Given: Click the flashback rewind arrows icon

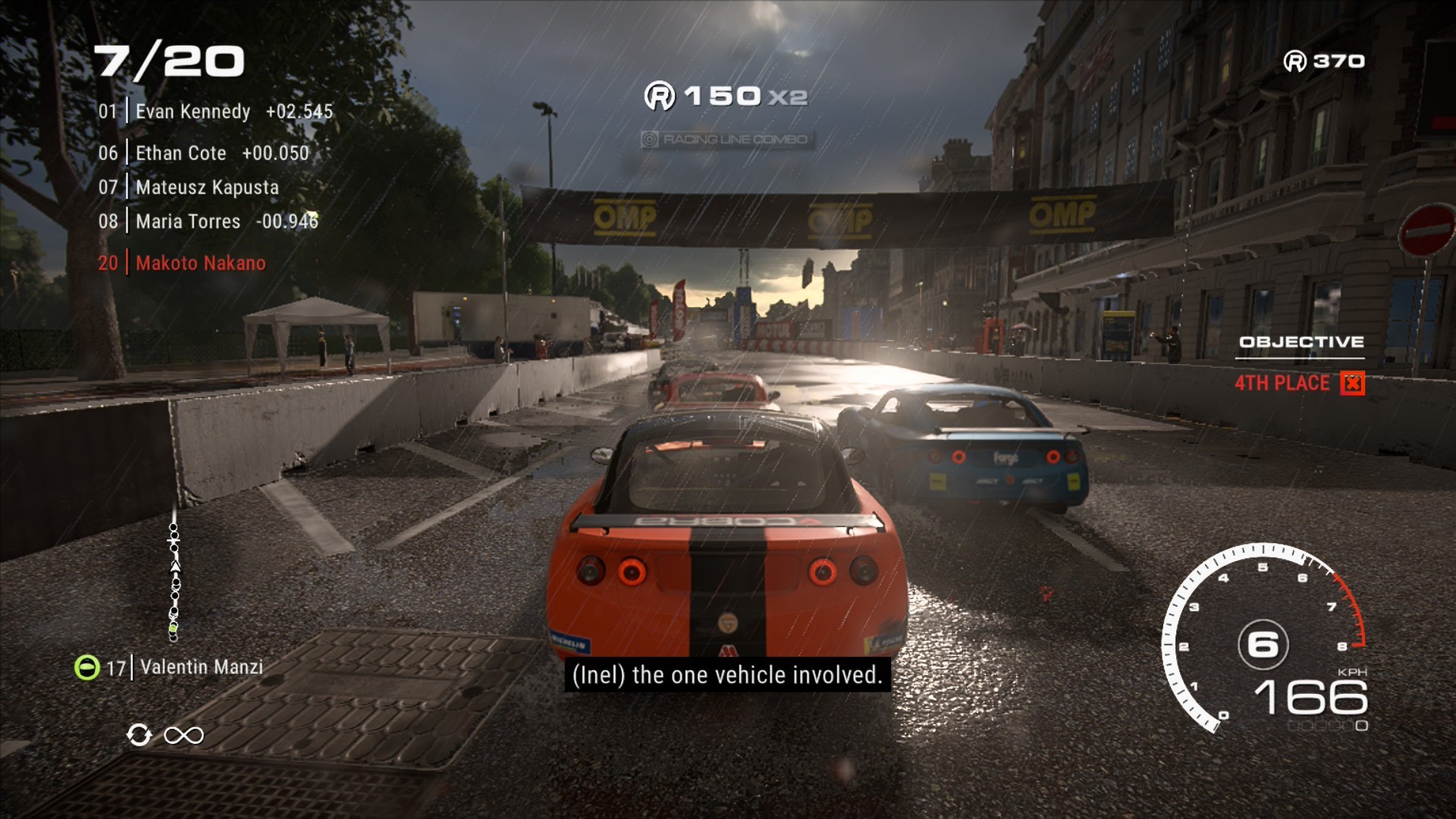Looking at the screenshot, I should click(140, 735).
